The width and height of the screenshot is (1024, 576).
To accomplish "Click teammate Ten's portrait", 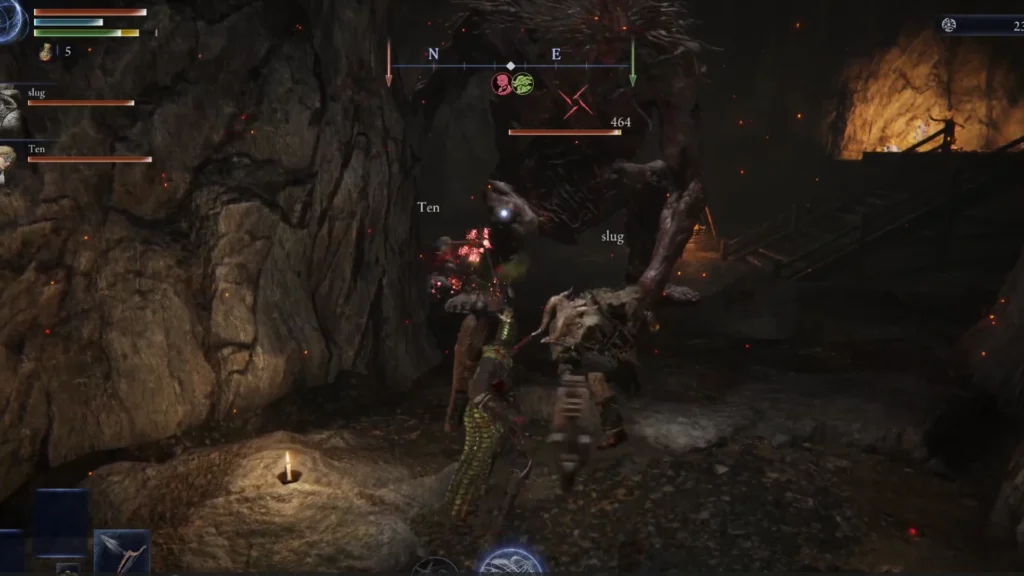I will 8,158.
